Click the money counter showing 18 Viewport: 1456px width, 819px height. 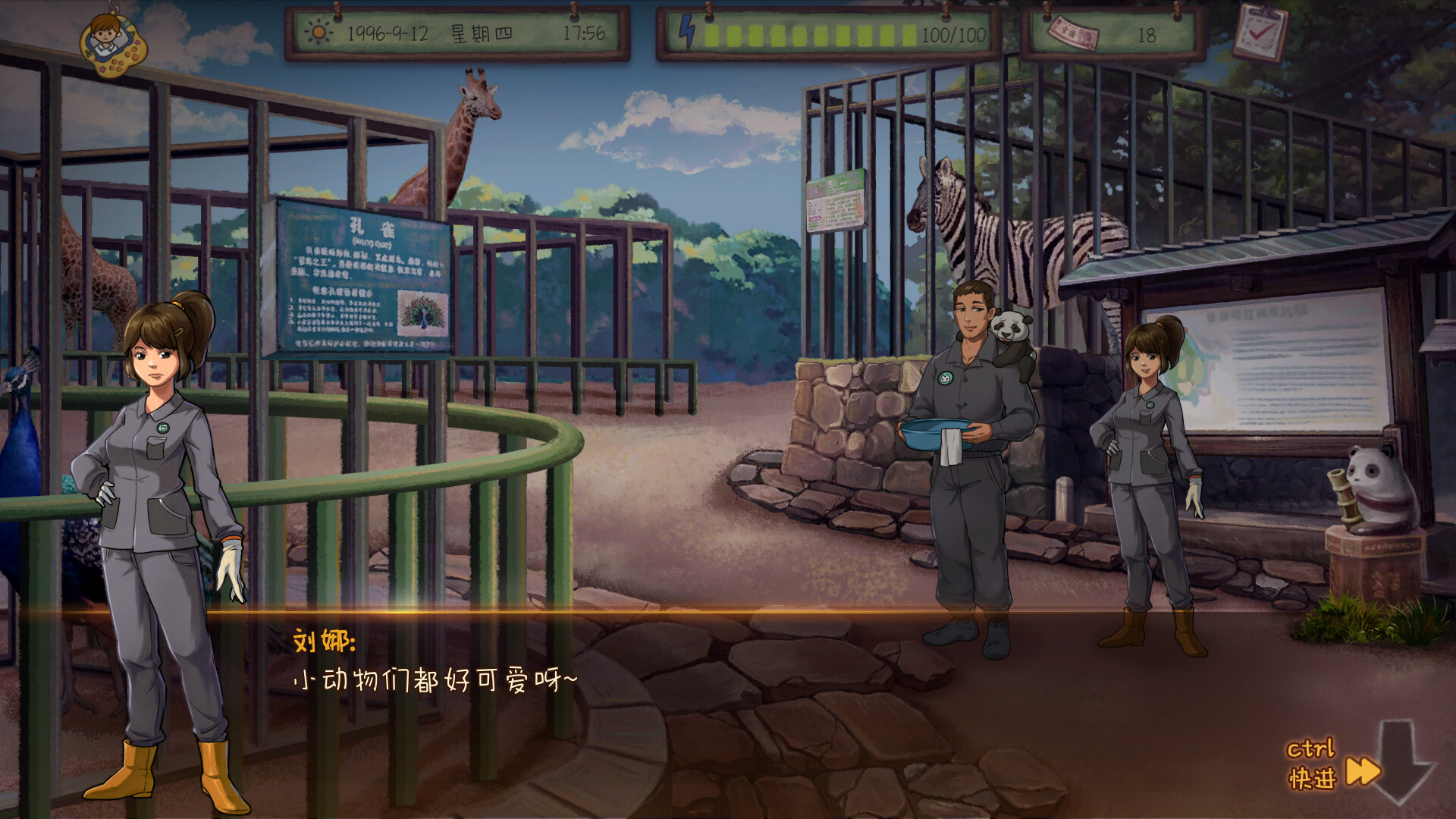[x=1149, y=33]
